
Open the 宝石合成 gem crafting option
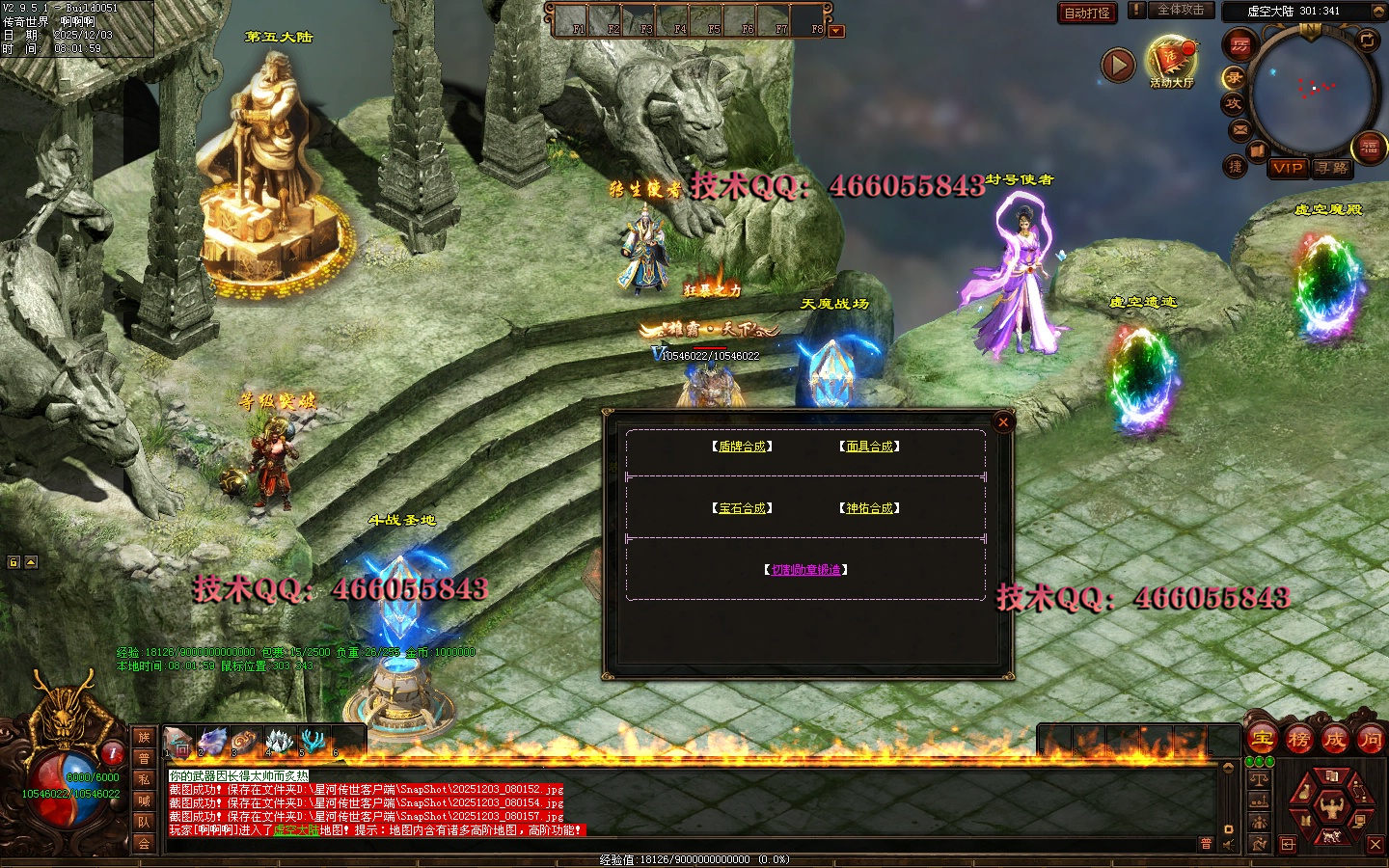[742, 508]
